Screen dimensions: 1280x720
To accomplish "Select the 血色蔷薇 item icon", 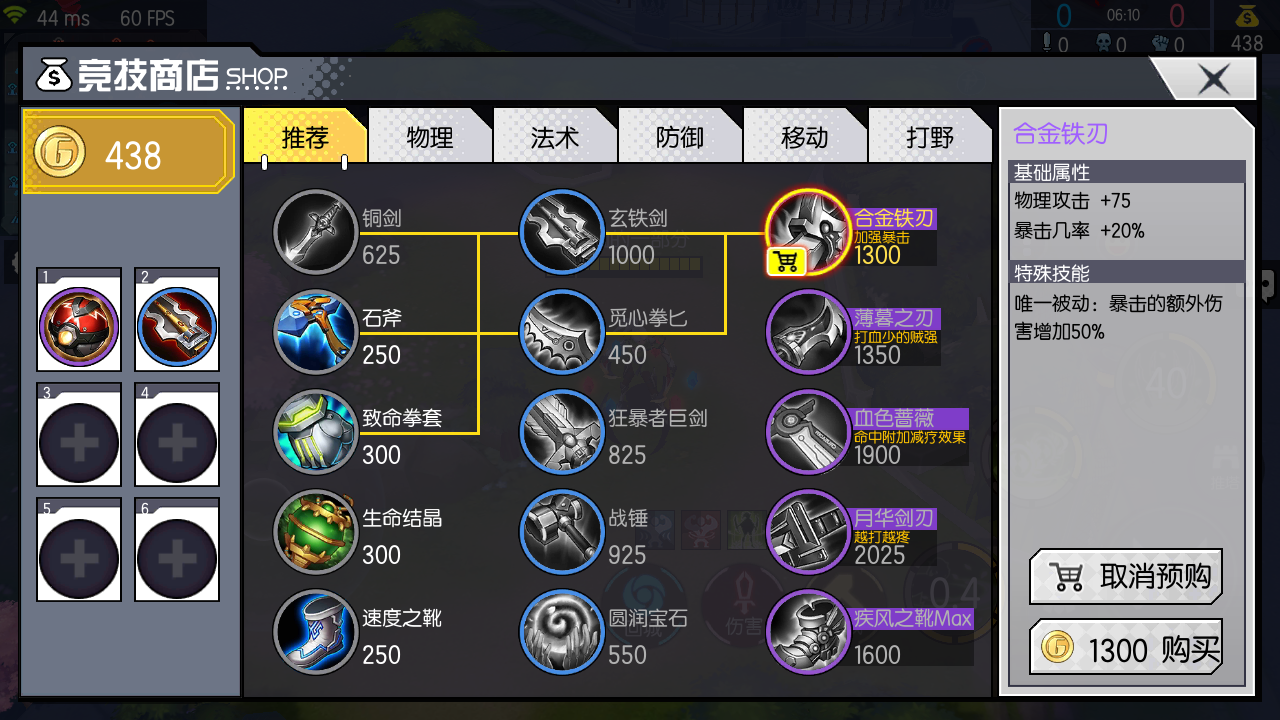I will [809, 432].
